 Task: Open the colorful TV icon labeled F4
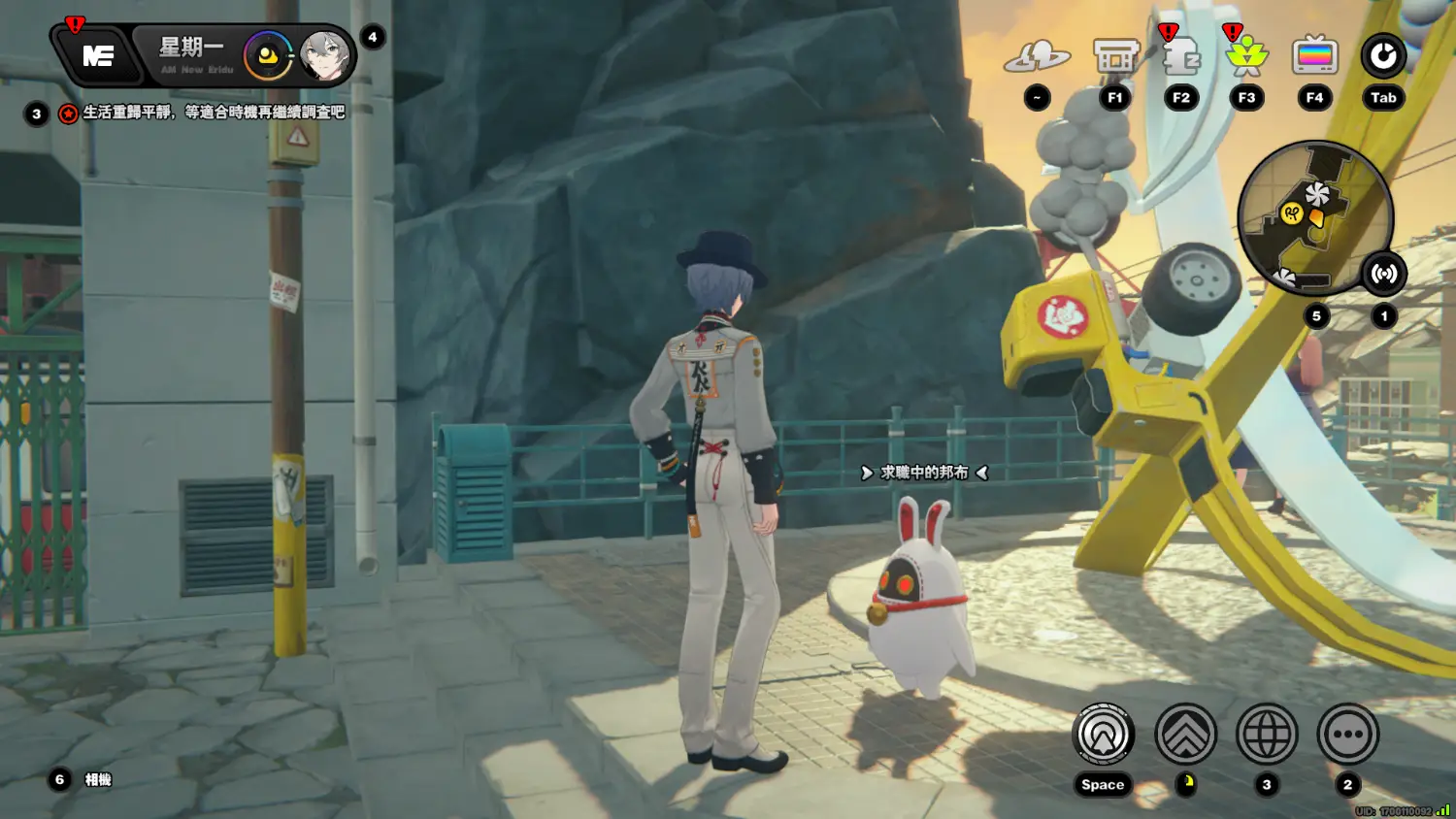1314,57
